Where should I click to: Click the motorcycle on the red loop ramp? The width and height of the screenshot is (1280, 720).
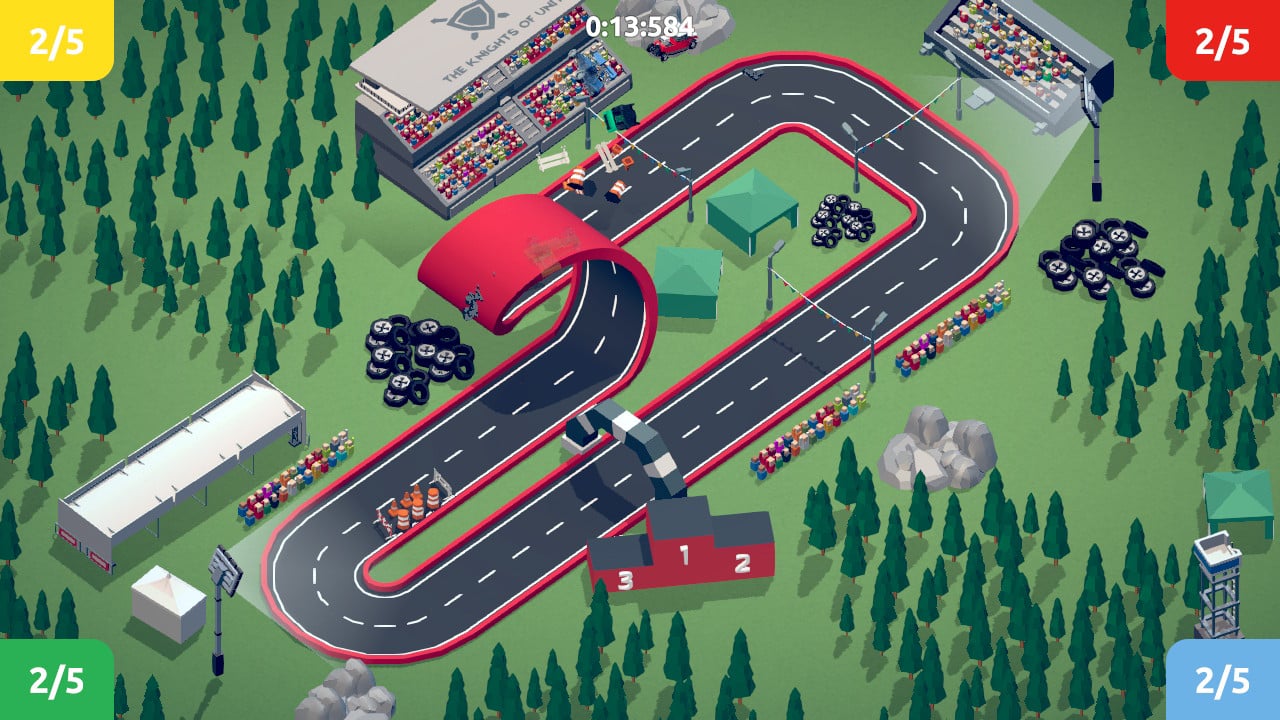pyautogui.click(x=475, y=300)
